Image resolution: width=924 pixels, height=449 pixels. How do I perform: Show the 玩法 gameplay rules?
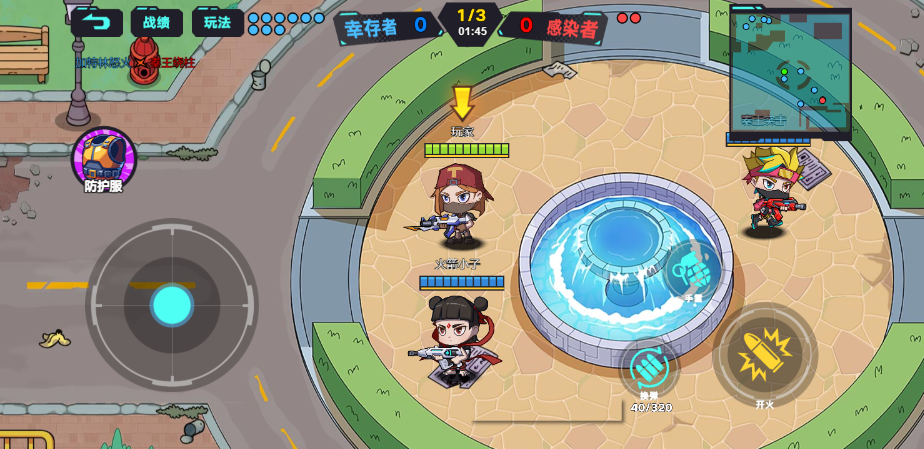[x=217, y=22]
